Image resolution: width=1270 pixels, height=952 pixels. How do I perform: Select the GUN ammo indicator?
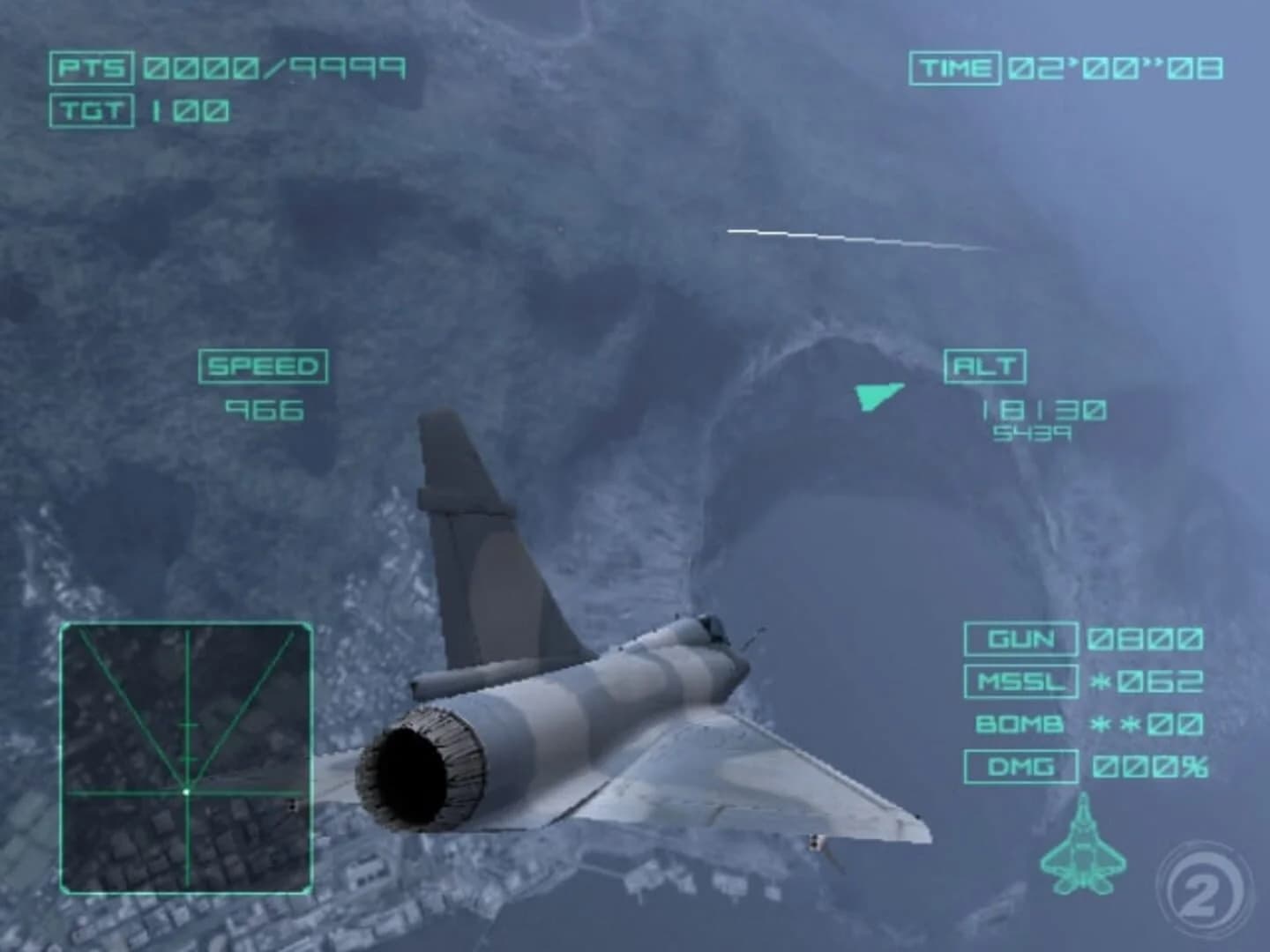pyautogui.click(x=1020, y=639)
